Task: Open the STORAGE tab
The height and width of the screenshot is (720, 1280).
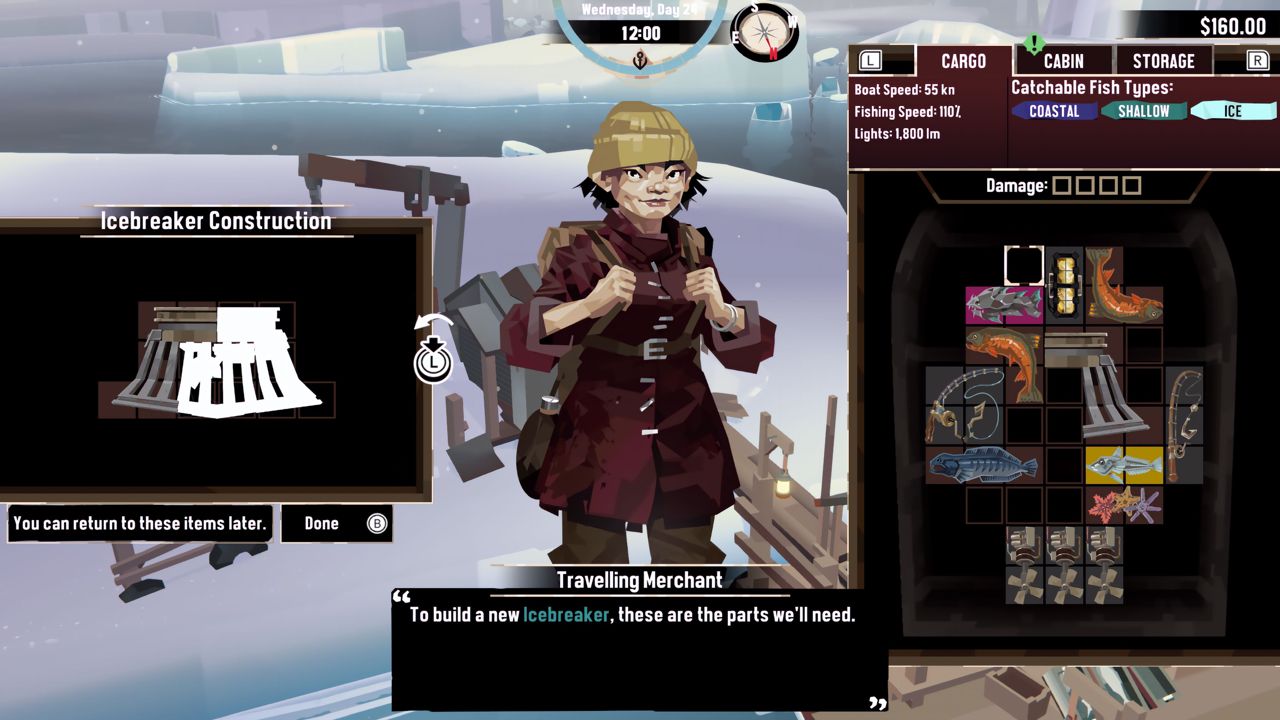Action: pos(1165,60)
